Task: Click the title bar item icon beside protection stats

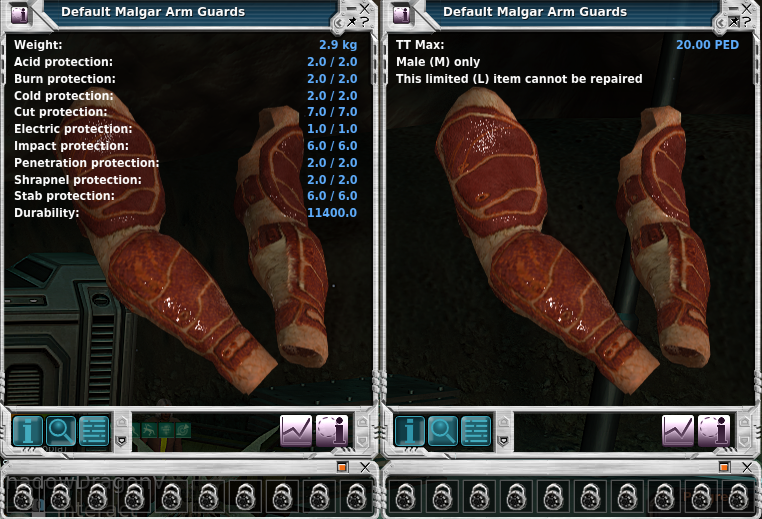Action: pyautogui.click(x=19, y=14)
